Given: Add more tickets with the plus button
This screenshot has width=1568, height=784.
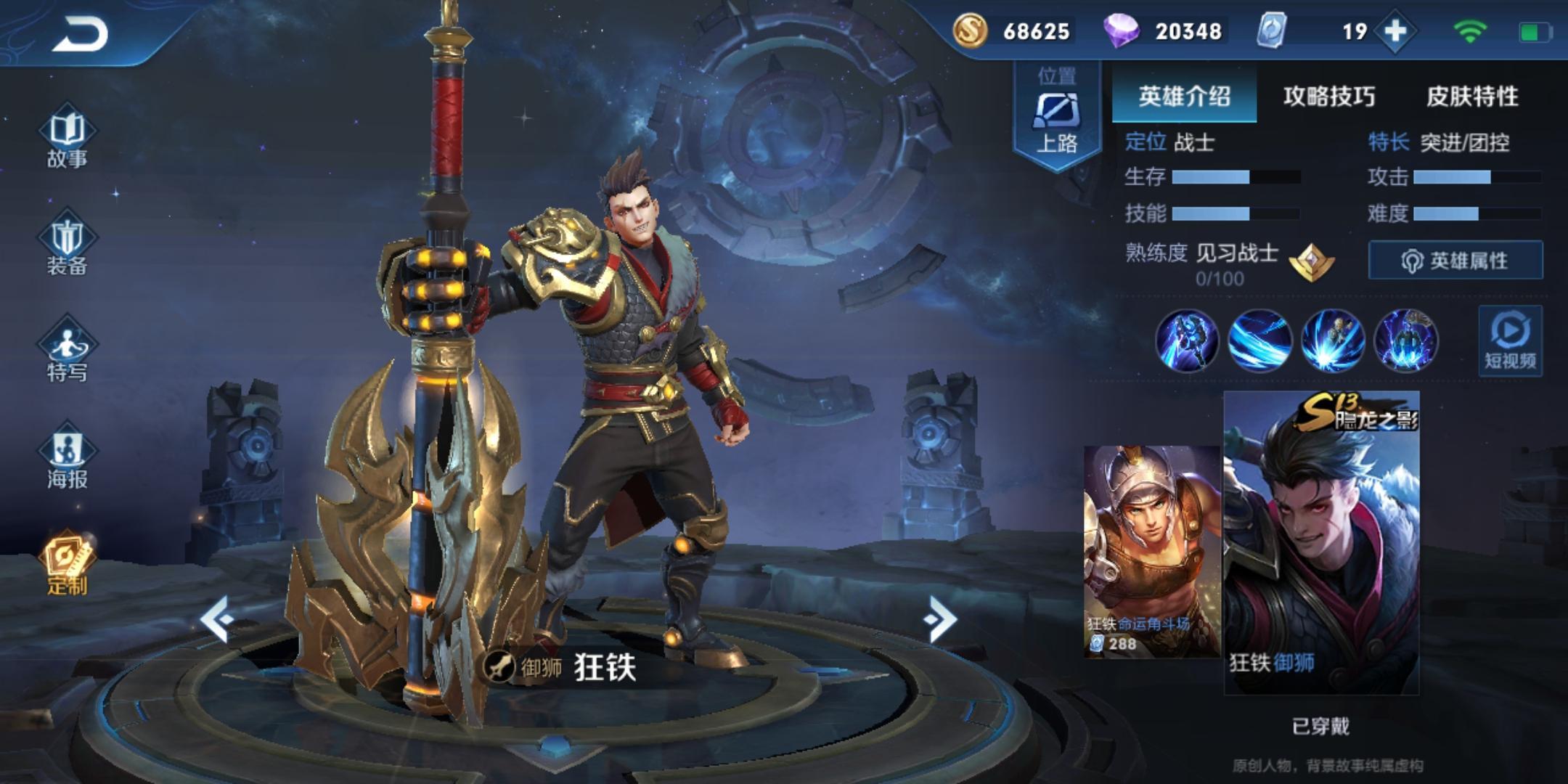Looking at the screenshot, I should [1395, 31].
